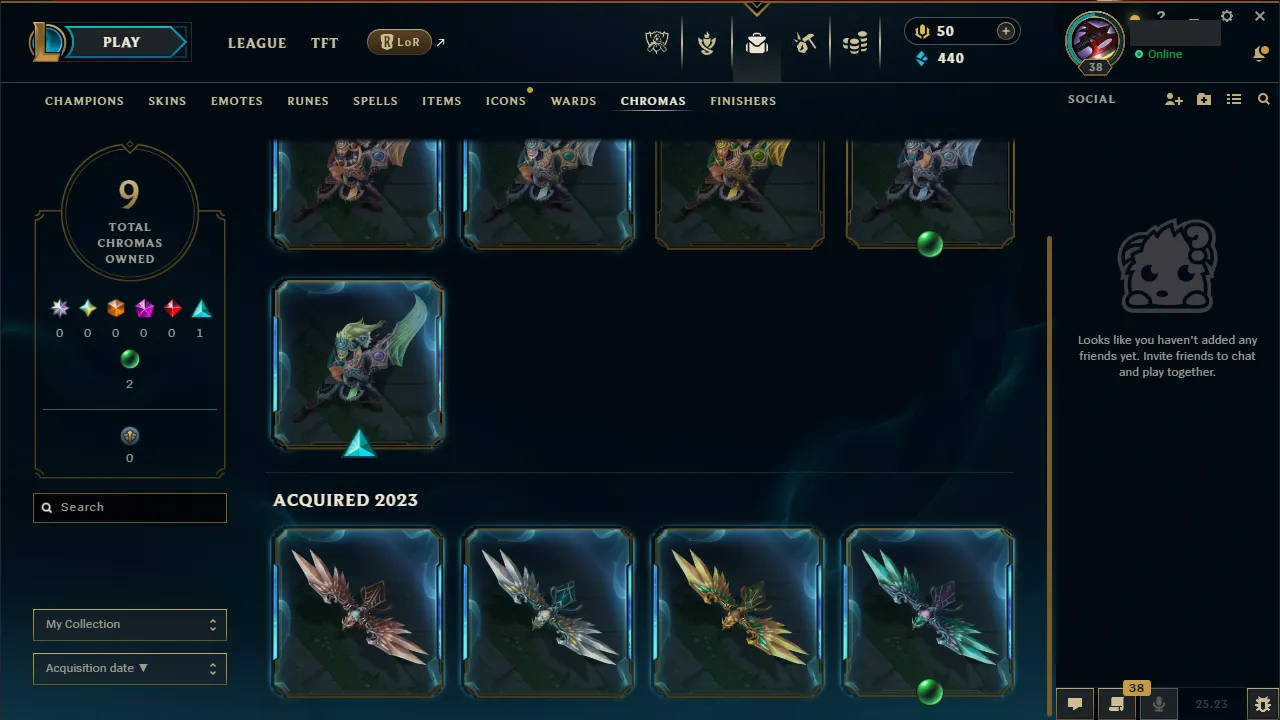
Task: Close the League client window
Action: tap(1260, 16)
